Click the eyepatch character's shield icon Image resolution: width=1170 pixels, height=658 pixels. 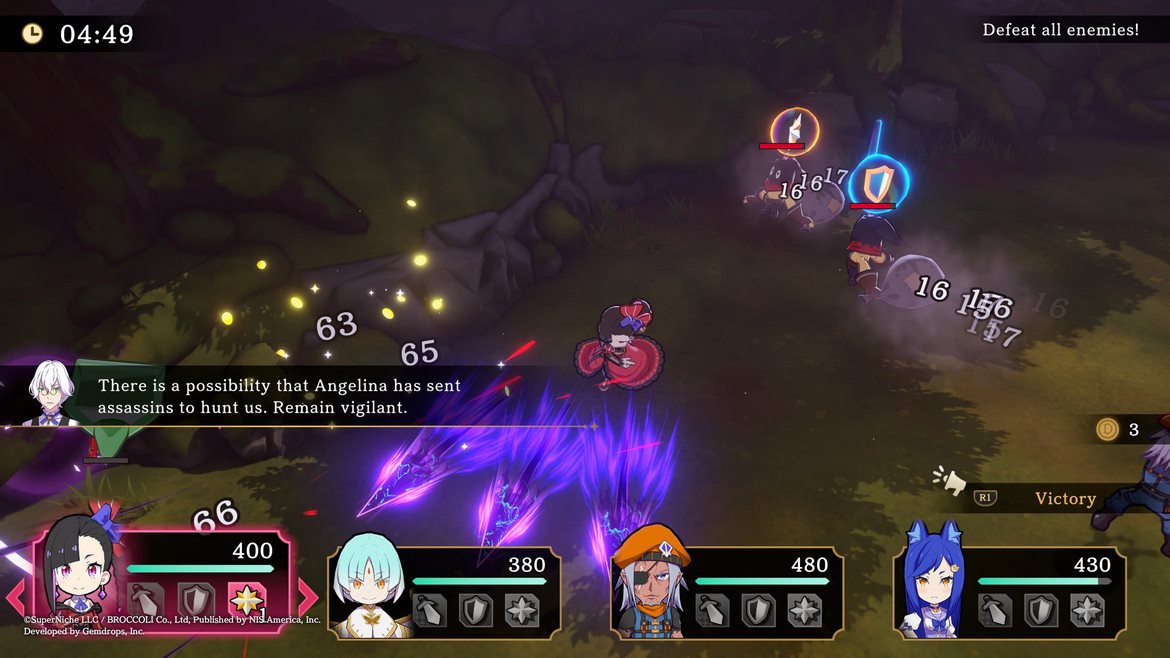[x=759, y=610]
